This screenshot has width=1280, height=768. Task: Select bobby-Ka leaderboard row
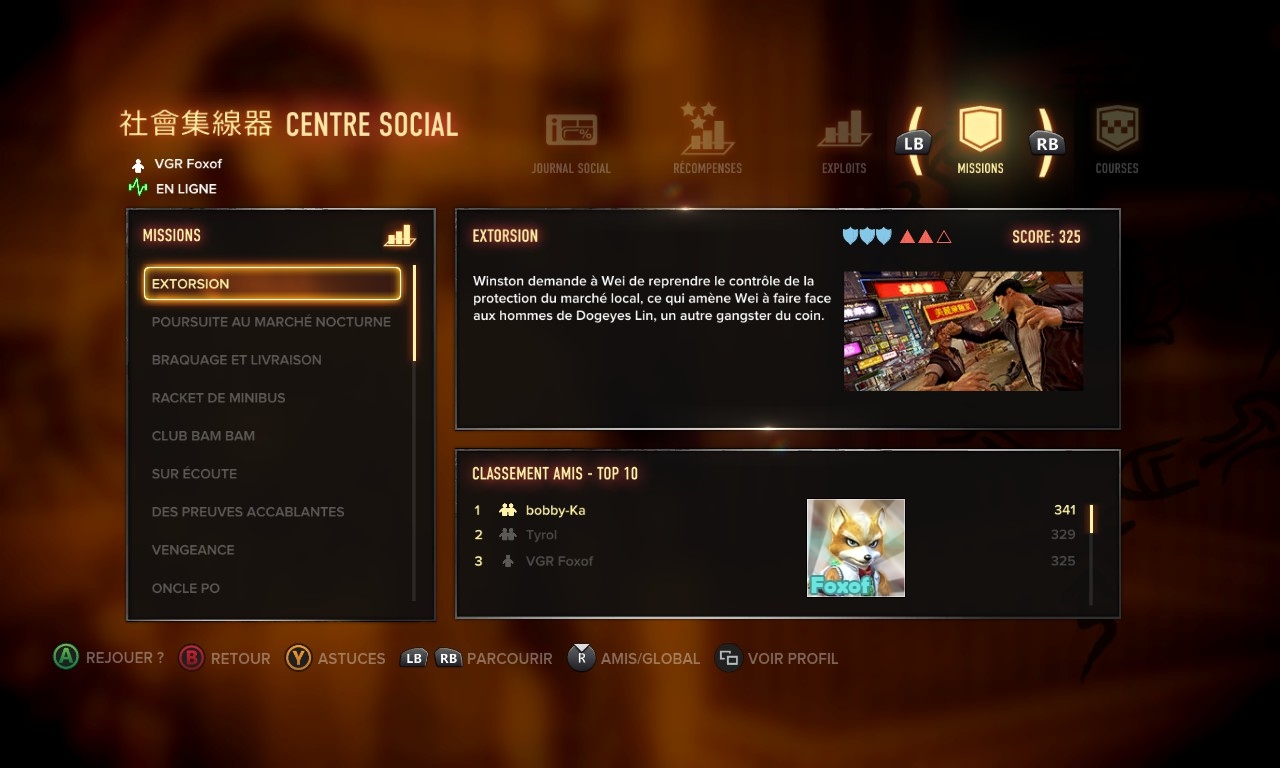click(x=556, y=510)
